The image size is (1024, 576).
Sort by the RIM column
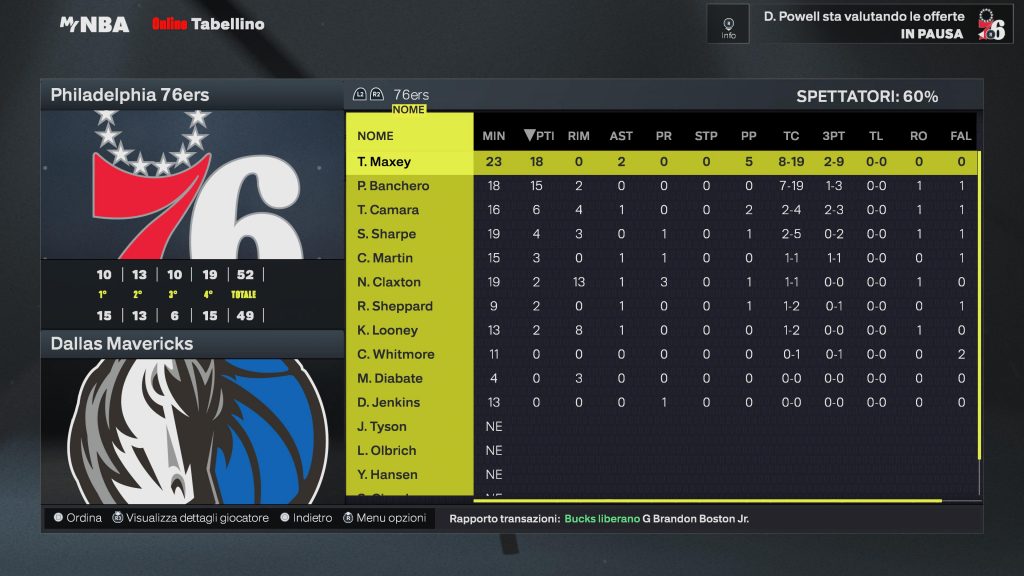[x=578, y=136]
